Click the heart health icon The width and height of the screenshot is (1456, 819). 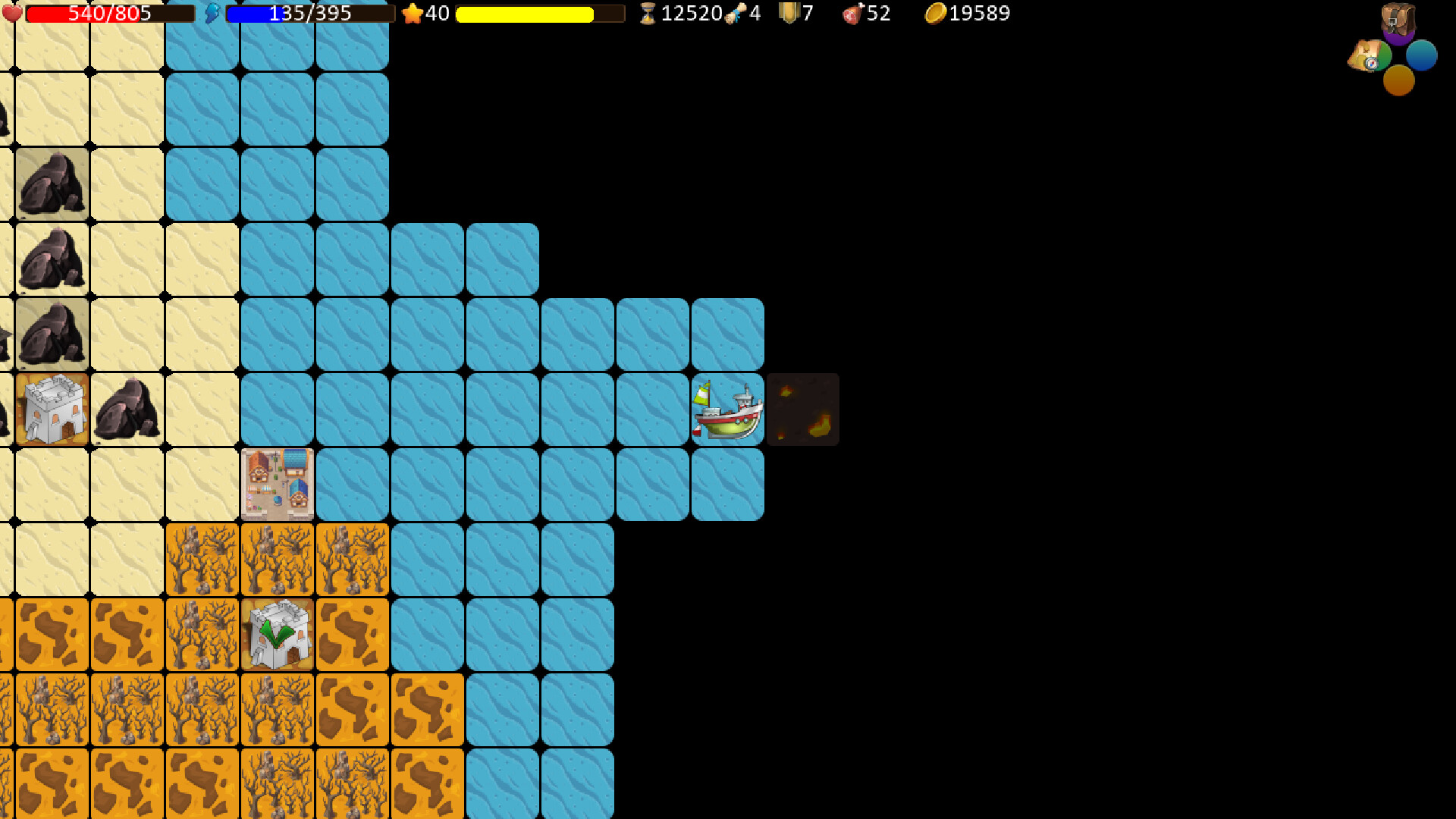(11, 12)
